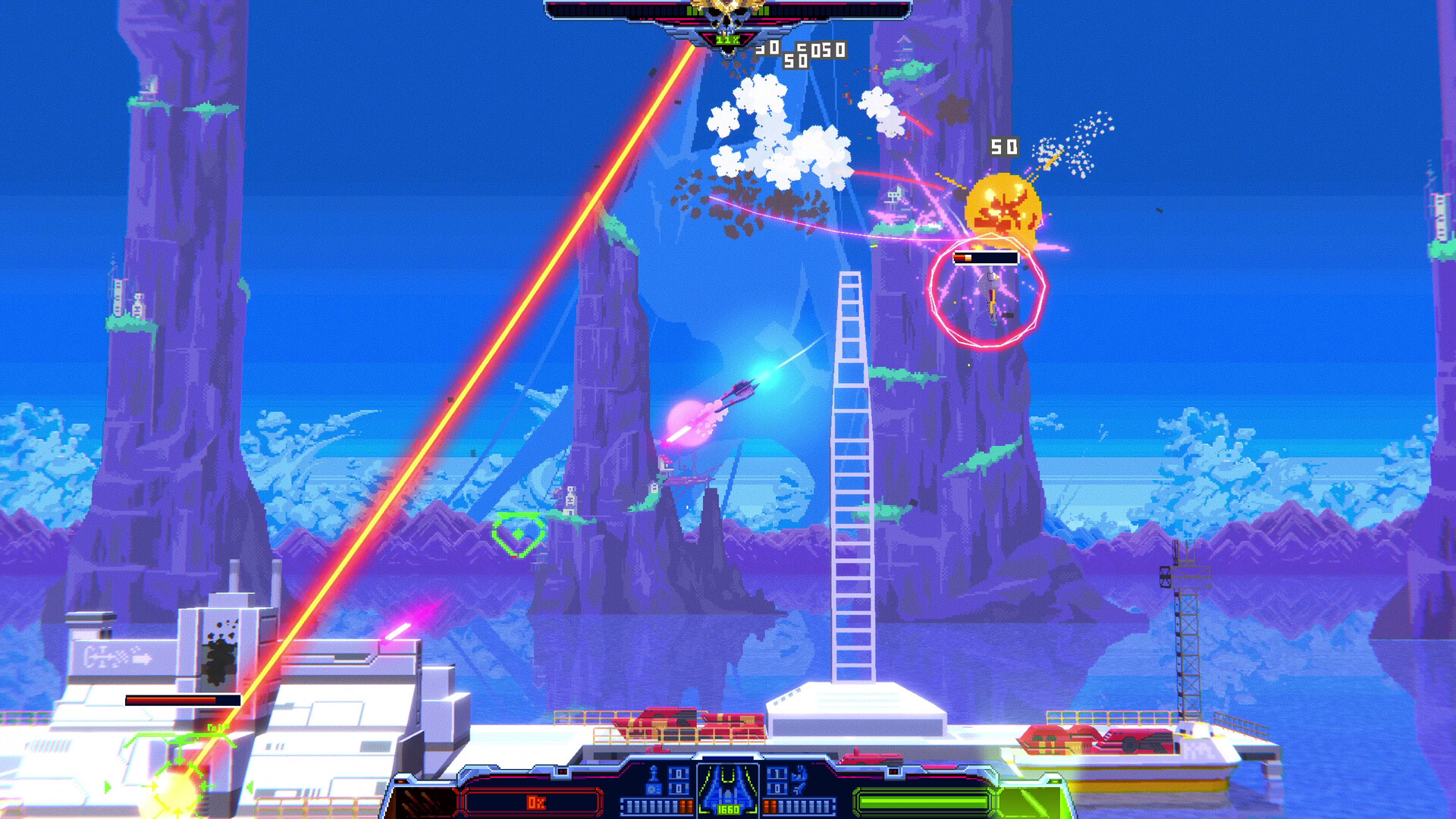Select the 1660 score display tab
Image resolution: width=1456 pixels, height=819 pixels.
728,808
